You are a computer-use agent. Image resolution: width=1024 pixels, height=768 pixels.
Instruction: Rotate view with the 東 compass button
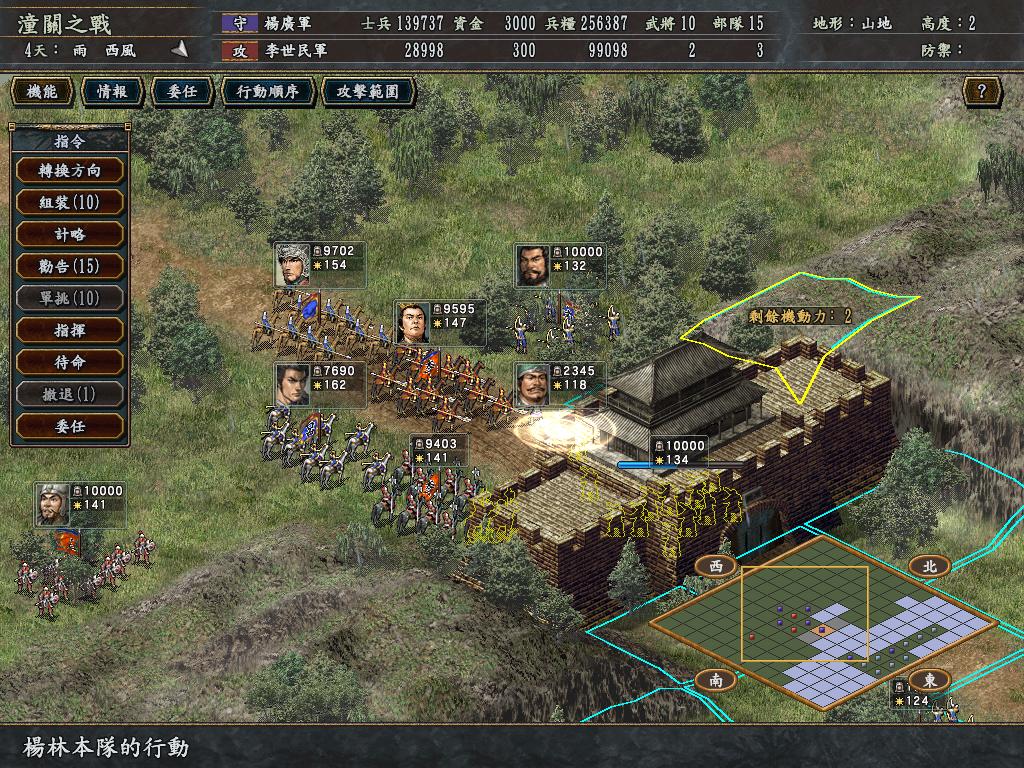[x=930, y=680]
